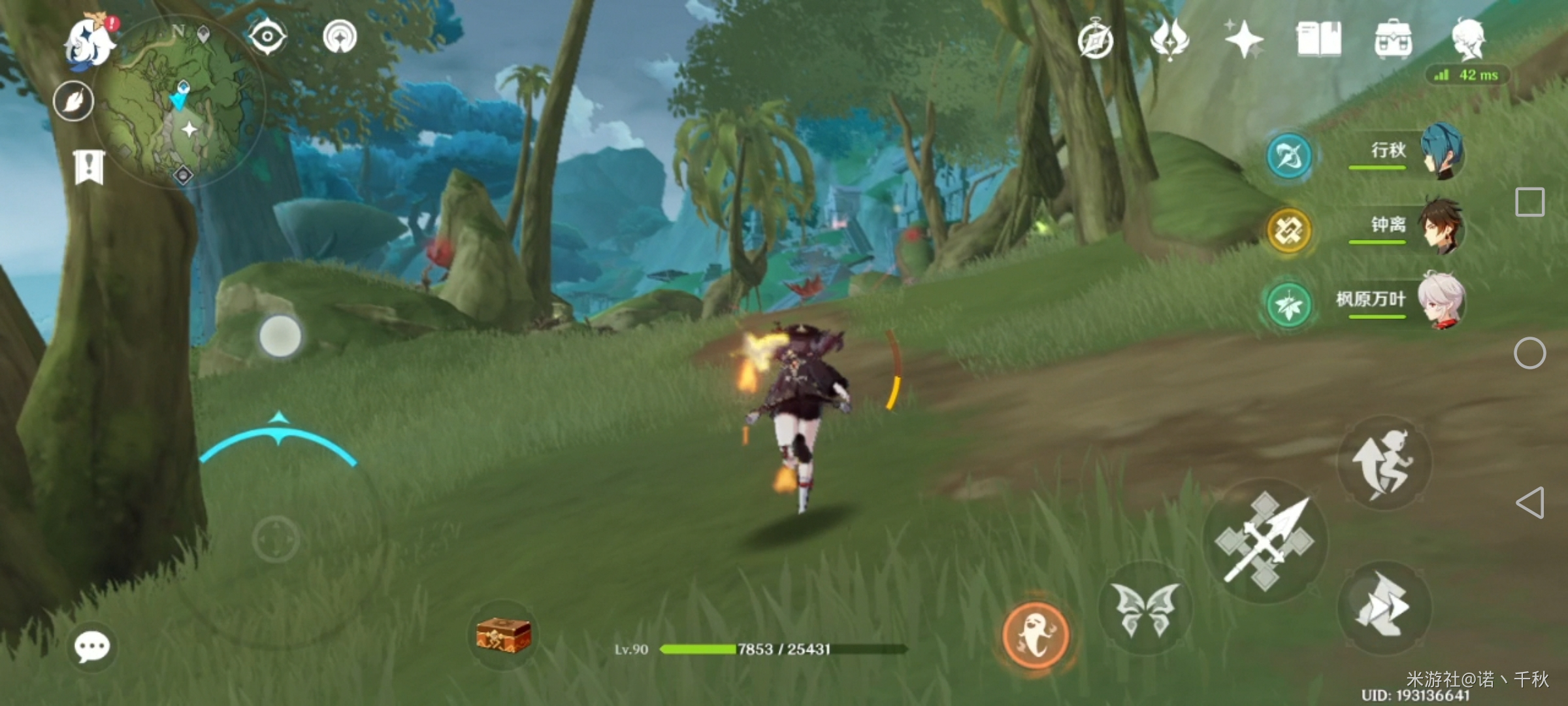Open the Wish star icon
This screenshot has width=1568, height=706.
tap(1243, 39)
